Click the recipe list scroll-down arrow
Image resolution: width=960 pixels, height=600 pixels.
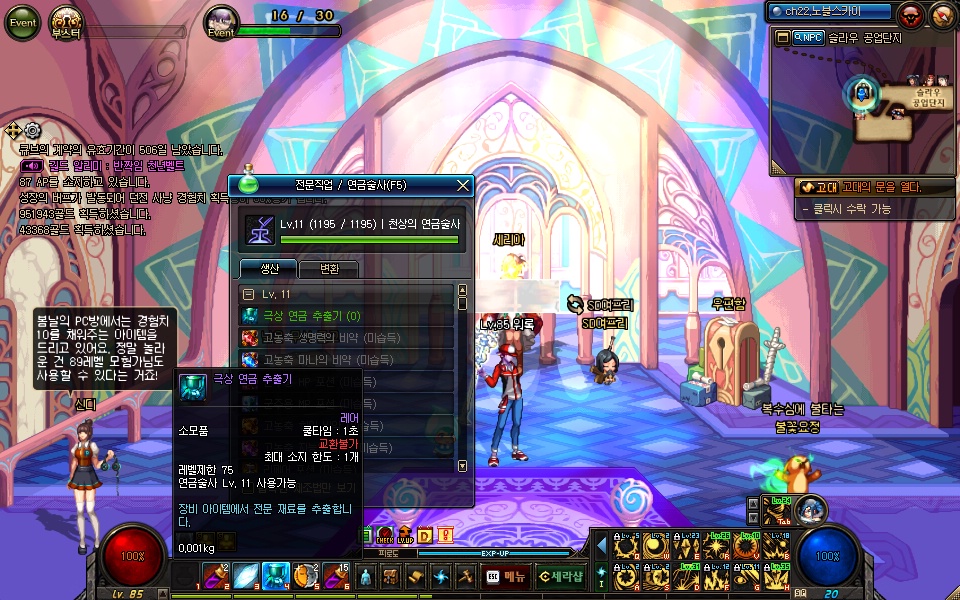pyautogui.click(x=462, y=466)
